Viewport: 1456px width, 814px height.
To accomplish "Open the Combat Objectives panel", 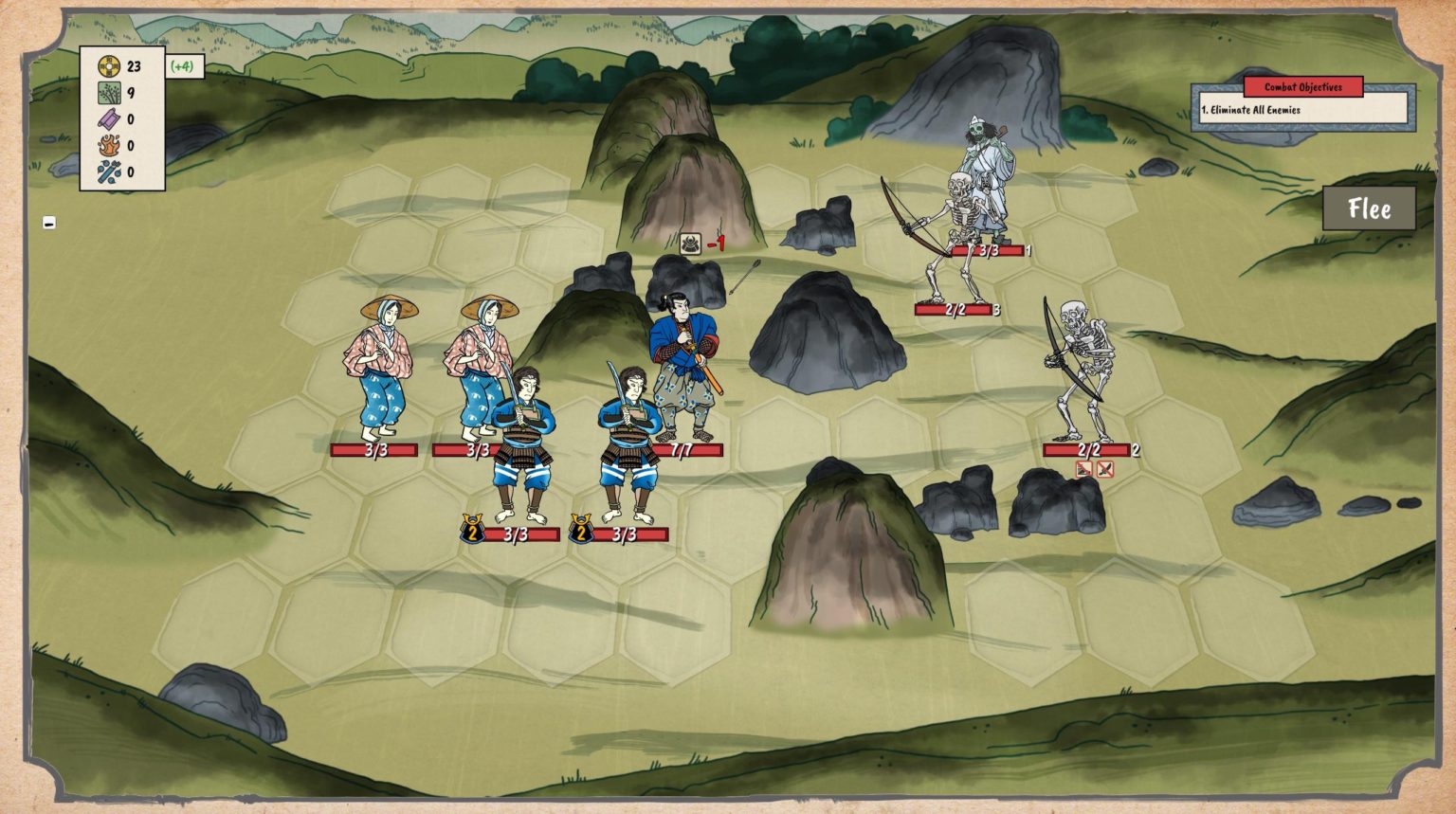I will [1302, 87].
